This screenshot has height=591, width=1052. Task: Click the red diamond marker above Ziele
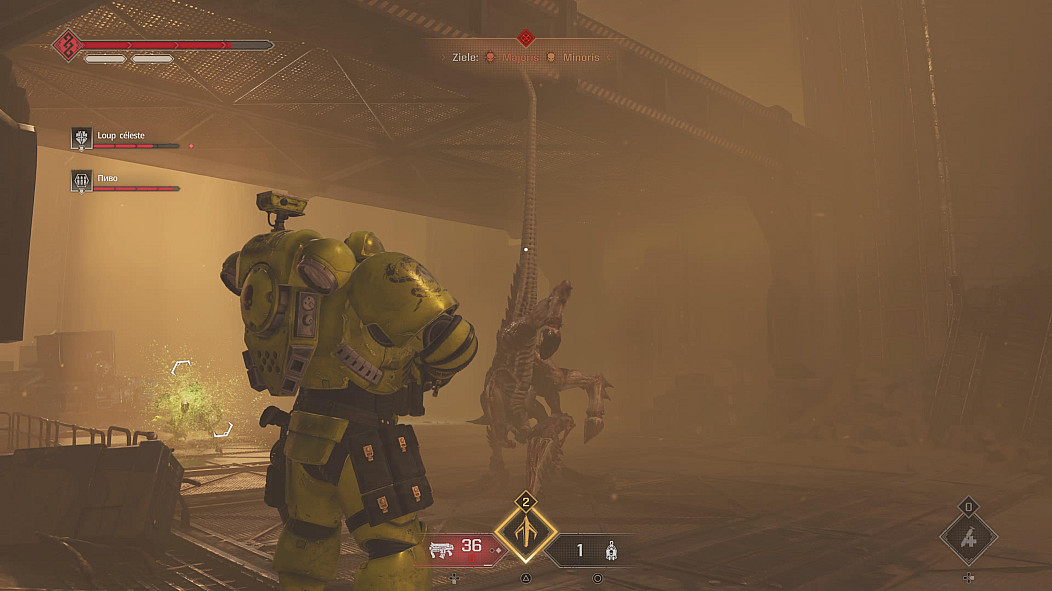[x=525, y=38]
